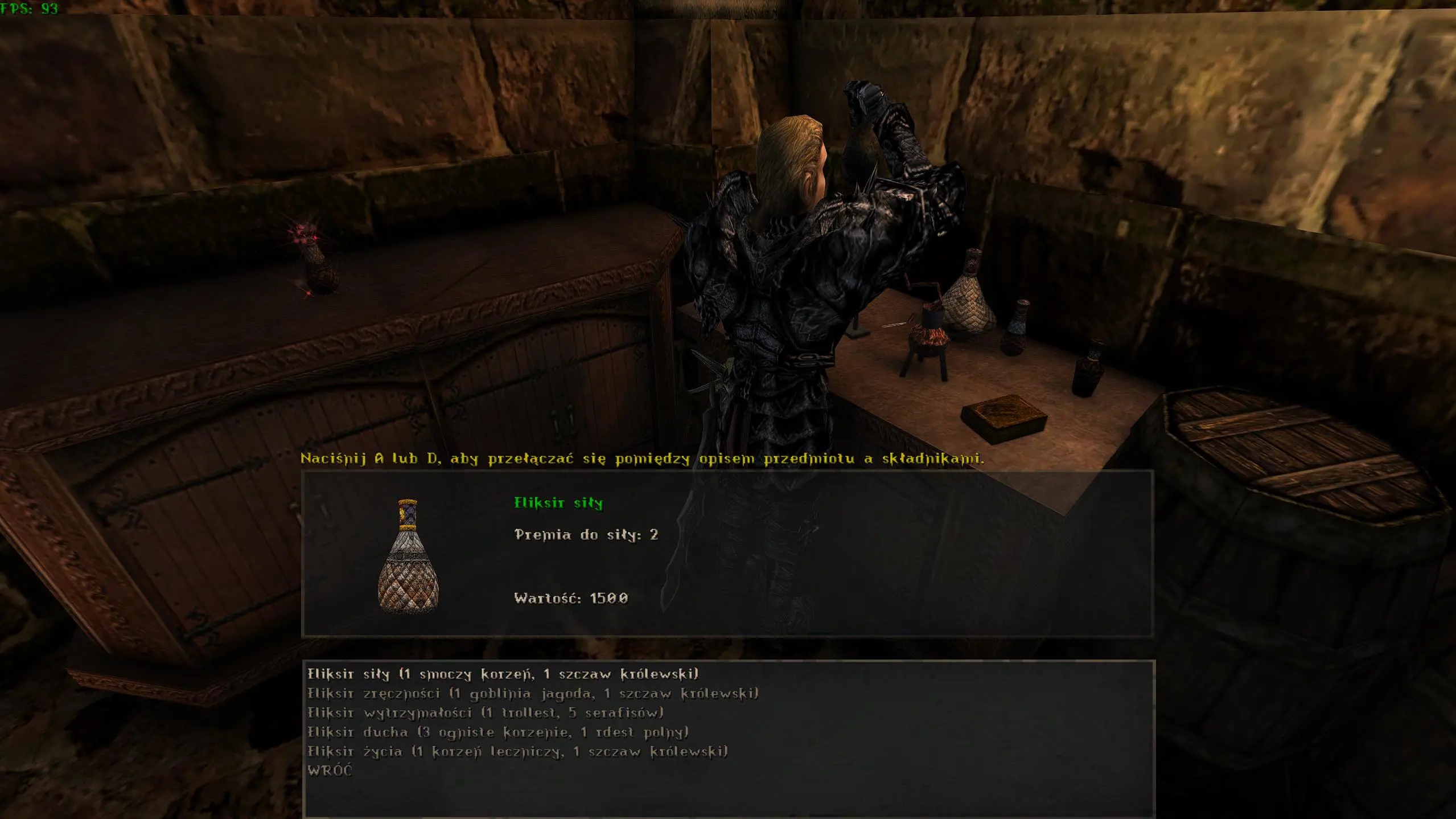Brew the Eliksir życia option
The width and height of the screenshot is (1456, 819).
[x=517, y=752]
